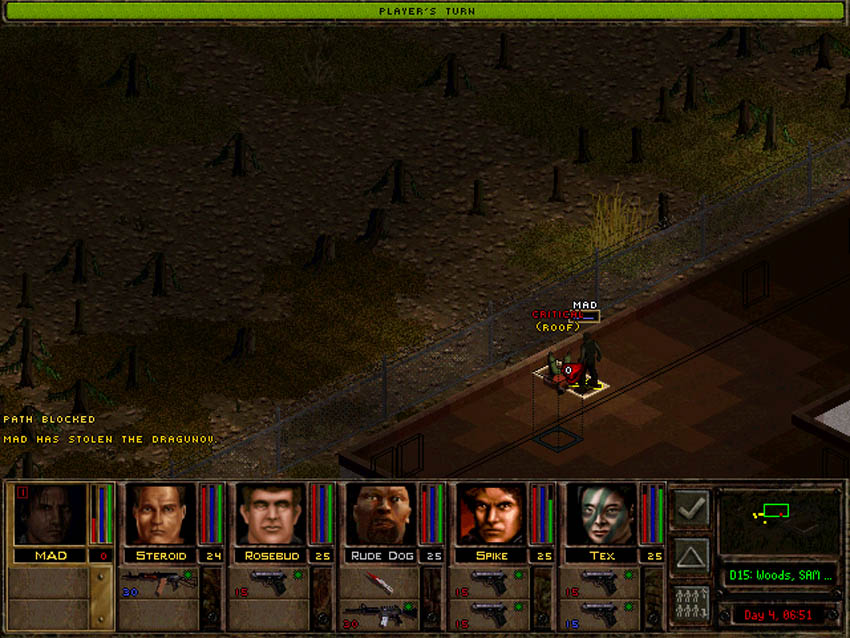Choose Rude Dog's combat knife slot

379,583
